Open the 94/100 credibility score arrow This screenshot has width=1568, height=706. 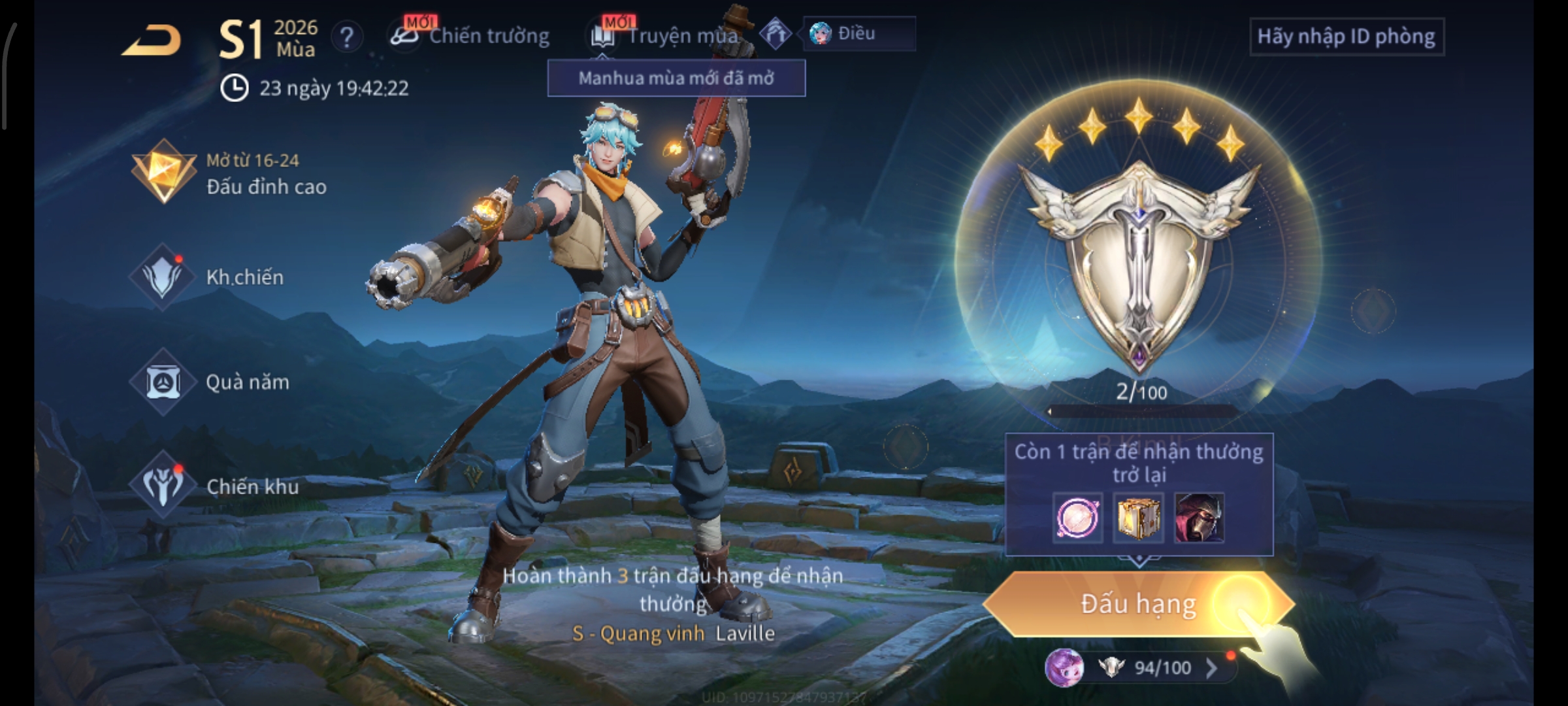tap(1211, 667)
